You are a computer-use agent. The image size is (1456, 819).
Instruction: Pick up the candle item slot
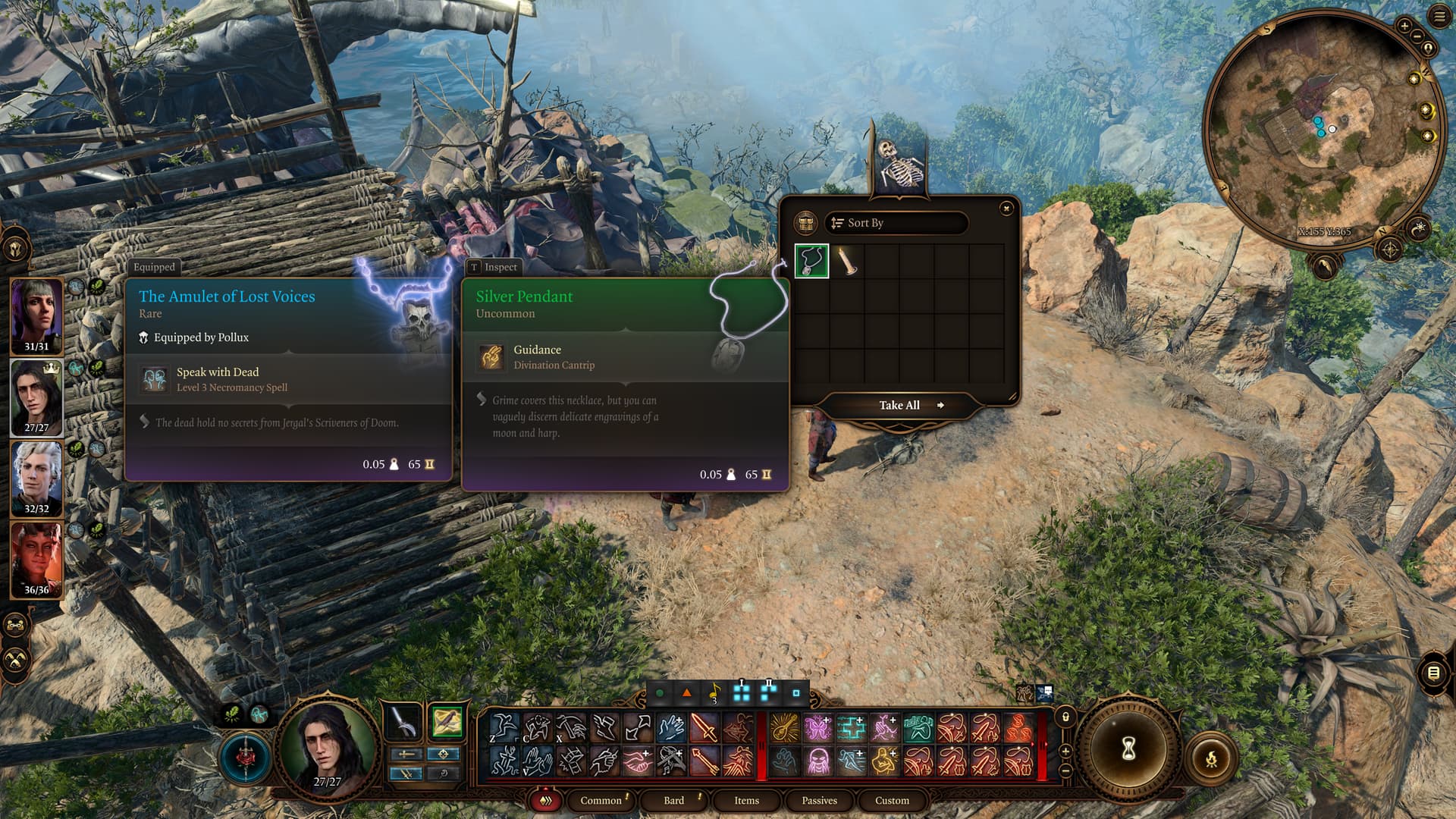[x=846, y=261]
